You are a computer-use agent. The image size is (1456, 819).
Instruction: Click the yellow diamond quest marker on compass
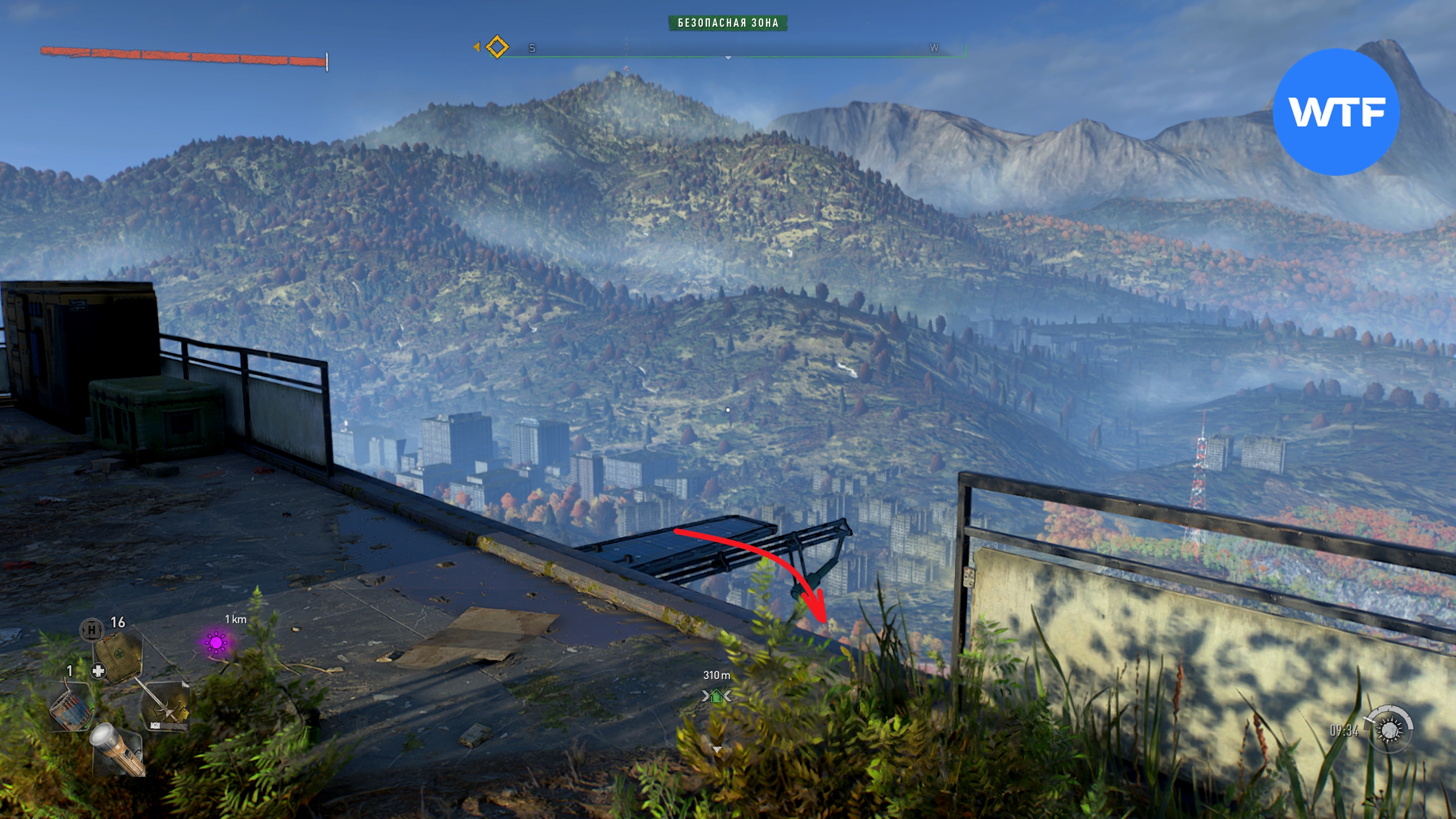(497, 47)
